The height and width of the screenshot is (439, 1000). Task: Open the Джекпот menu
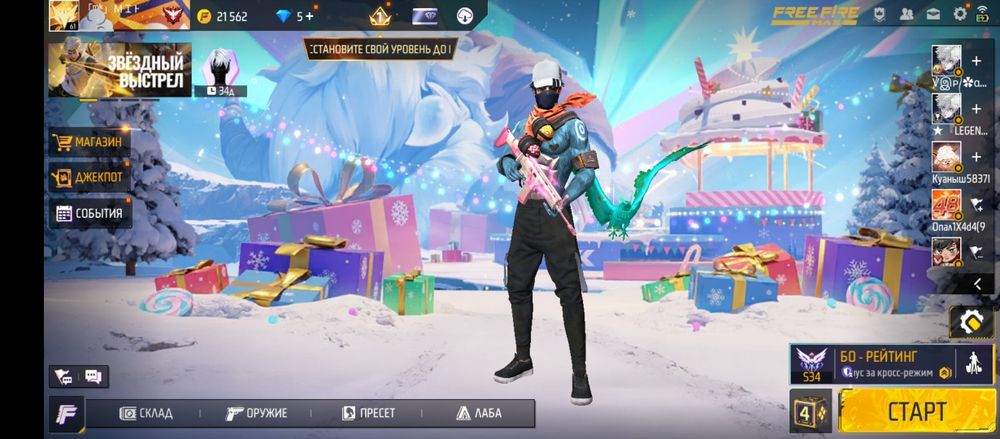point(89,178)
